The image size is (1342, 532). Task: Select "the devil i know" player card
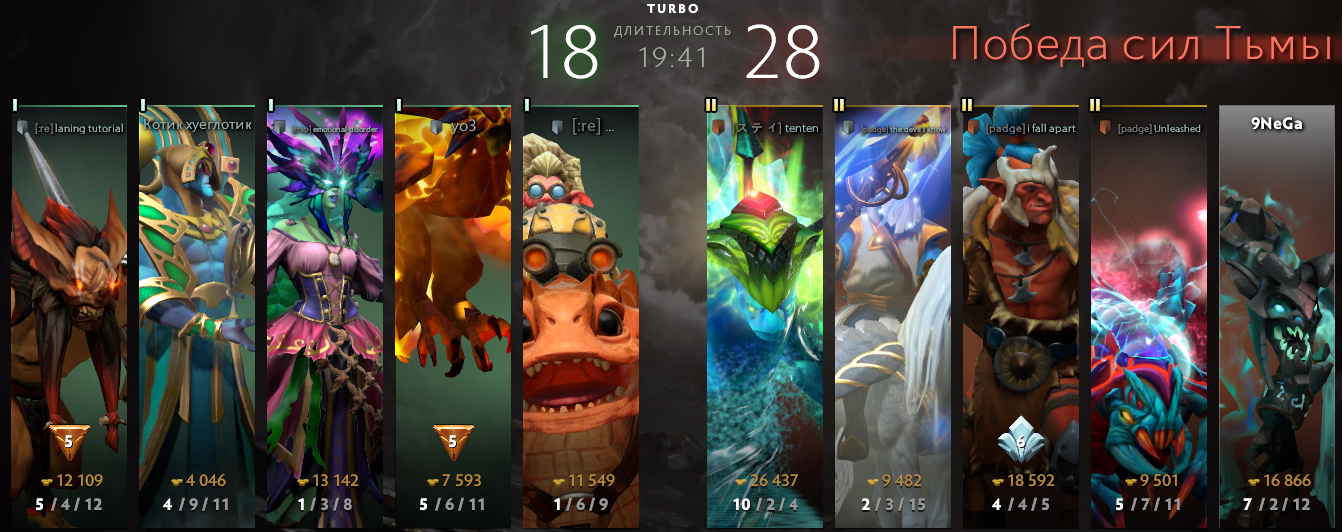point(892,300)
